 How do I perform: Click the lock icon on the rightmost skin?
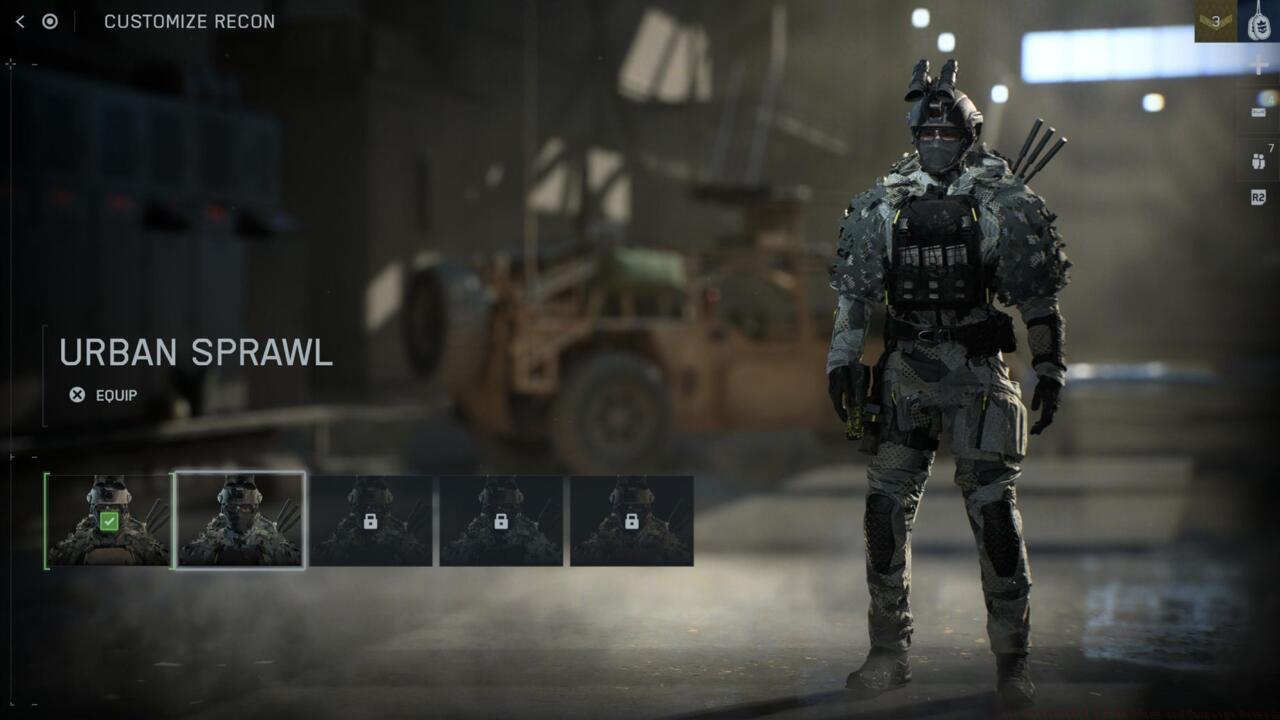click(x=630, y=522)
